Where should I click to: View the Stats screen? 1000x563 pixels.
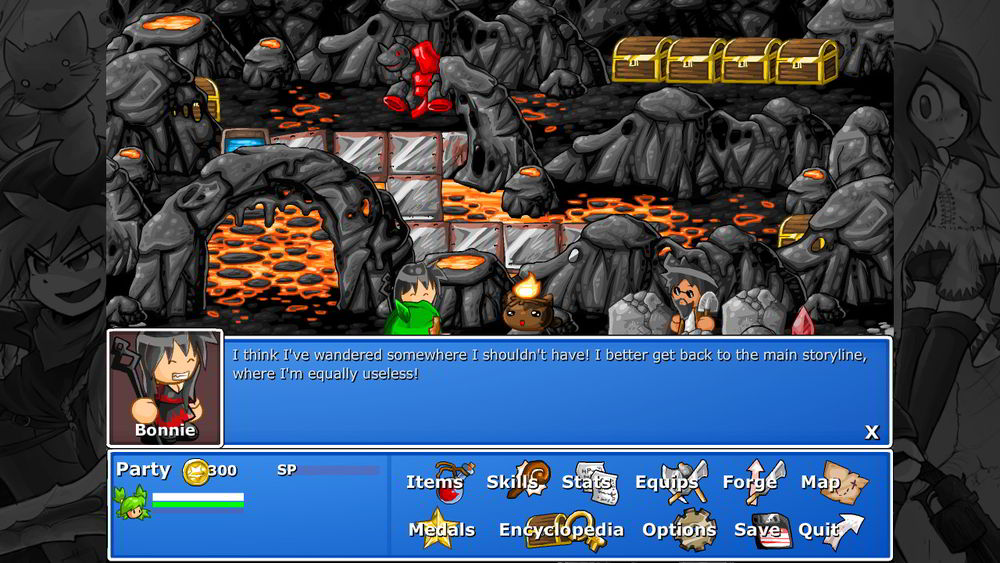click(x=588, y=483)
